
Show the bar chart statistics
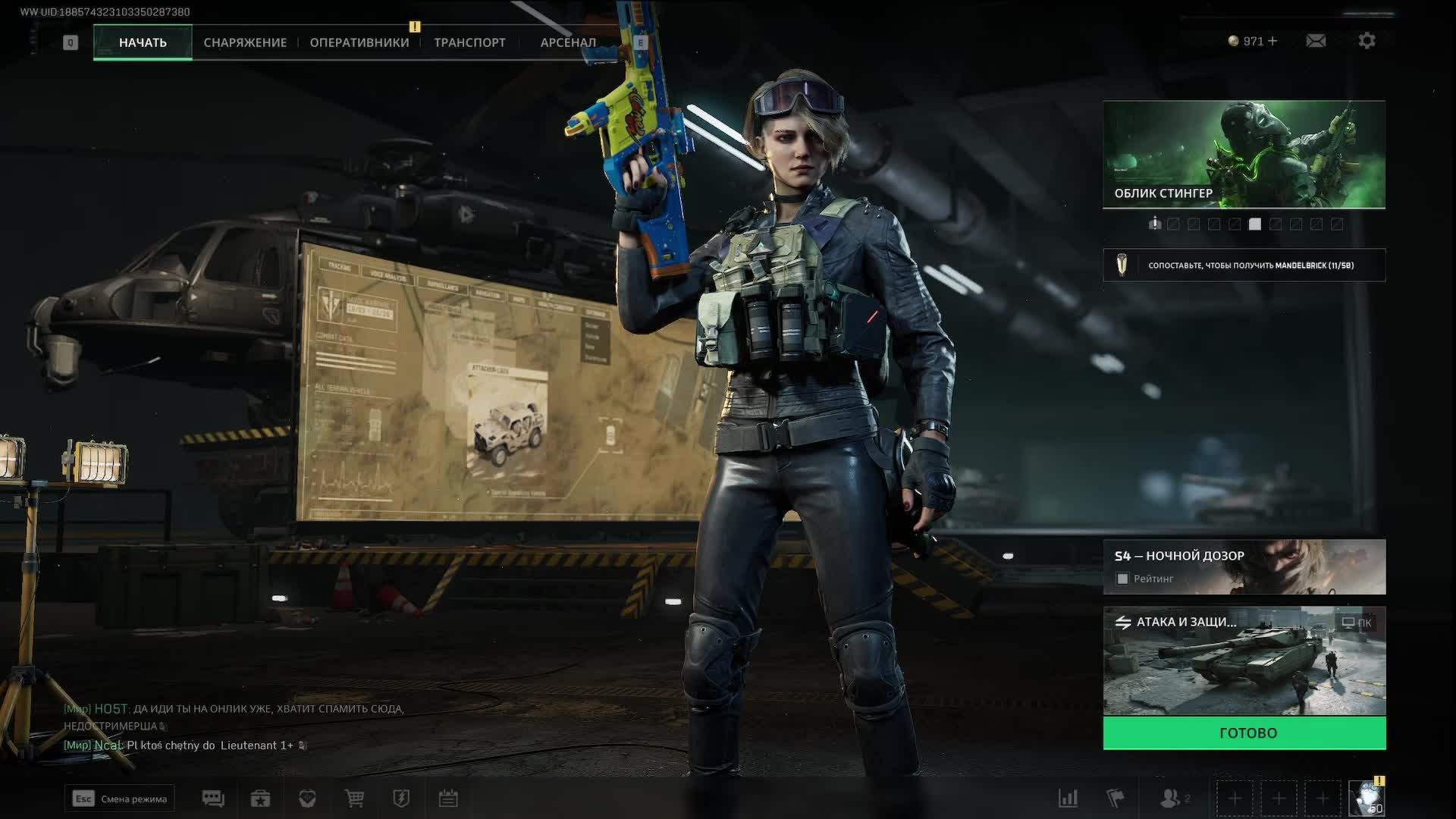click(1068, 799)
